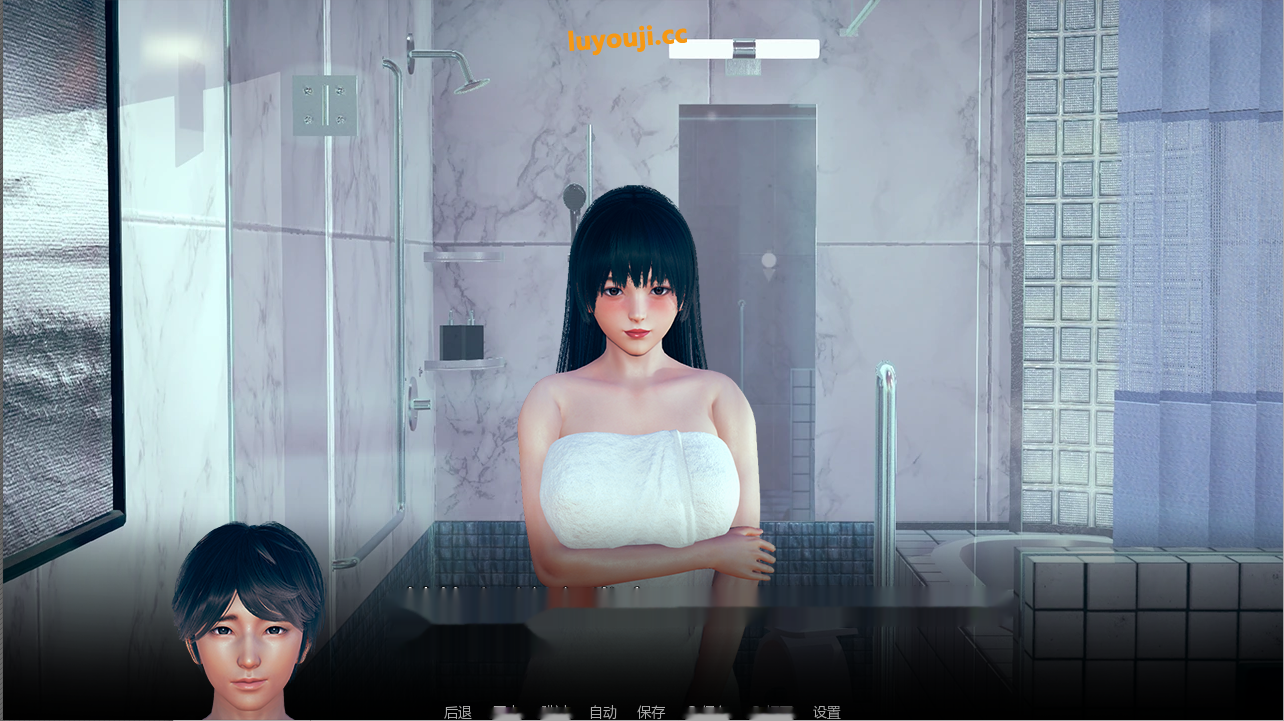Click the luyouji.cc watermark link

coord(626,38)
